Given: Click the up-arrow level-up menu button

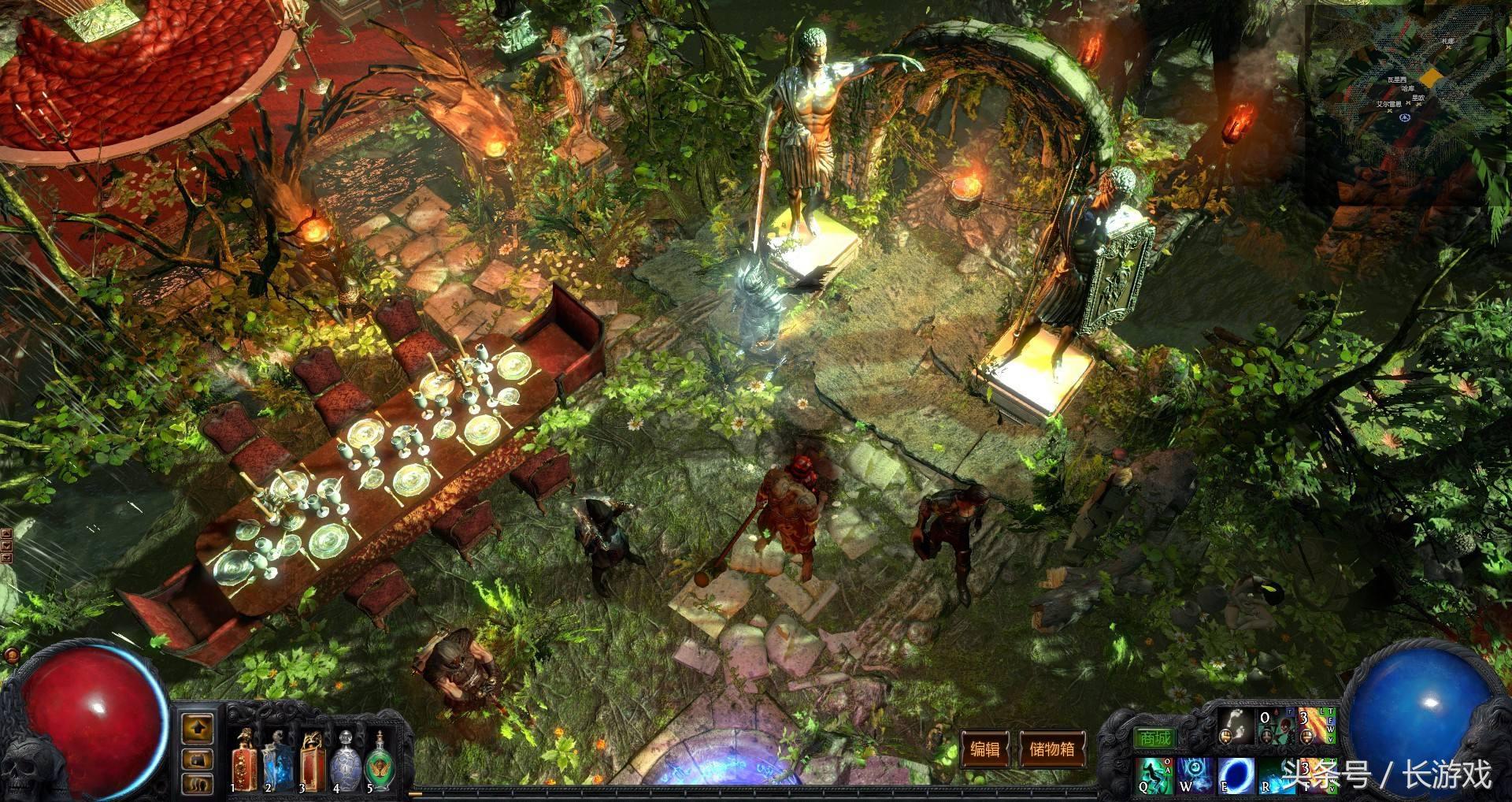Looking at the screenshot, I should tap(198, 729).
